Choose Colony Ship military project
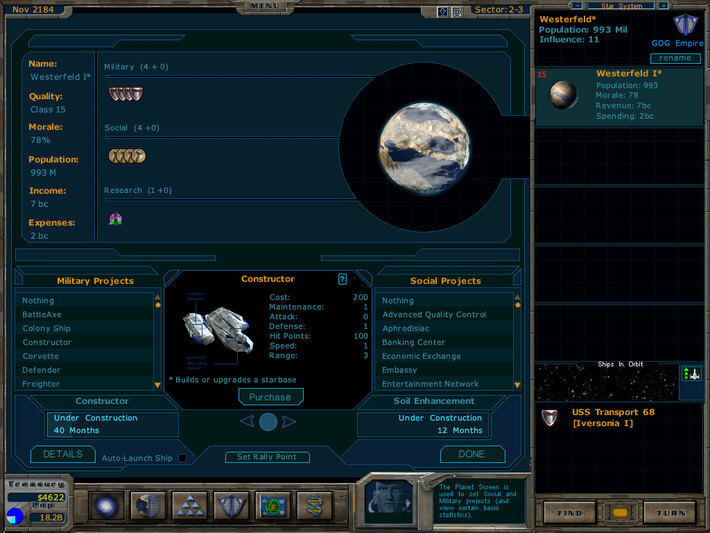 (x=46, y=328)
